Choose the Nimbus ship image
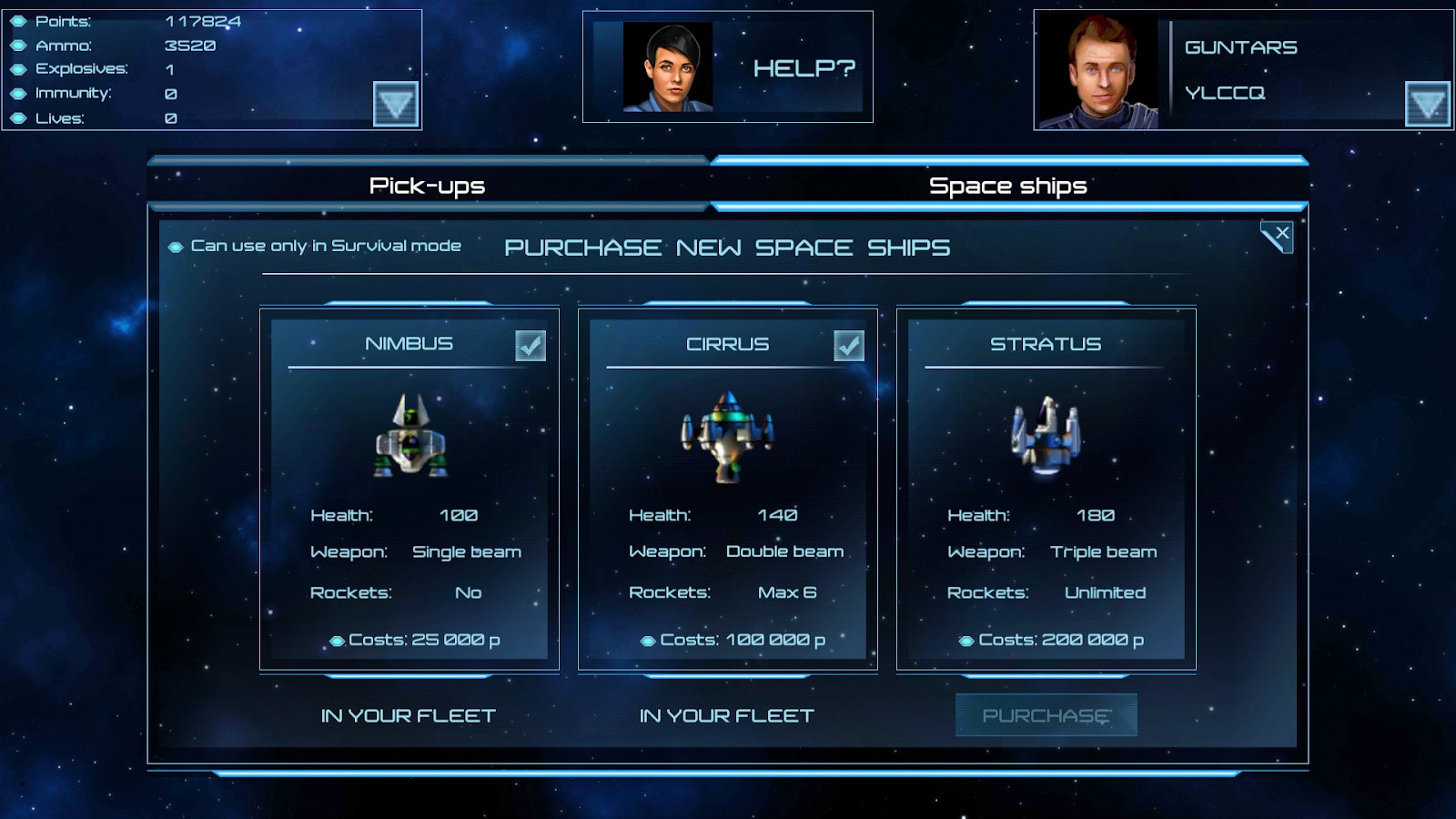 [x=410, y=435]
